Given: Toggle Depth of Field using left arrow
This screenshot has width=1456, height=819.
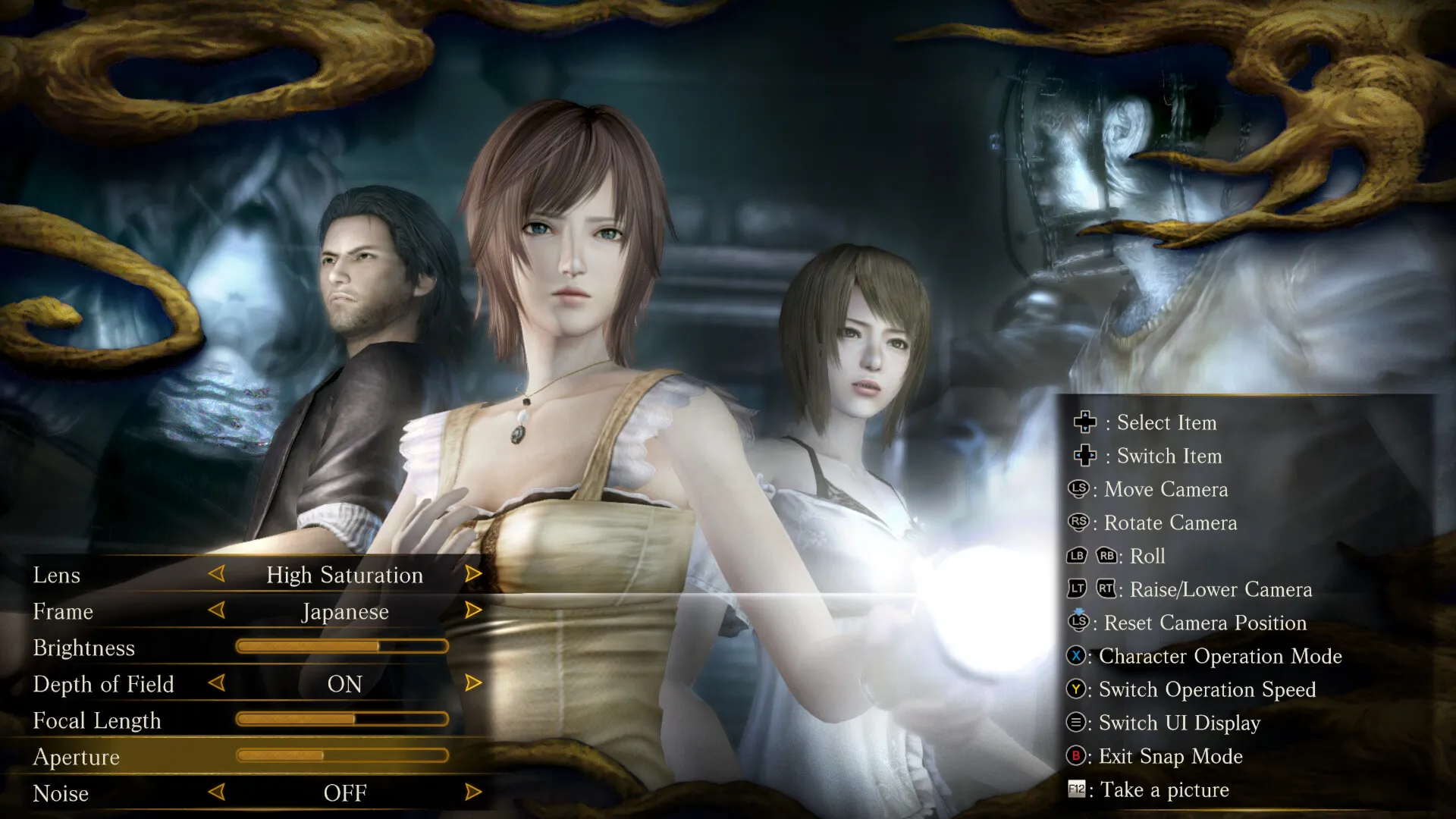Looking at the screenshot, I should coord(217,683).
